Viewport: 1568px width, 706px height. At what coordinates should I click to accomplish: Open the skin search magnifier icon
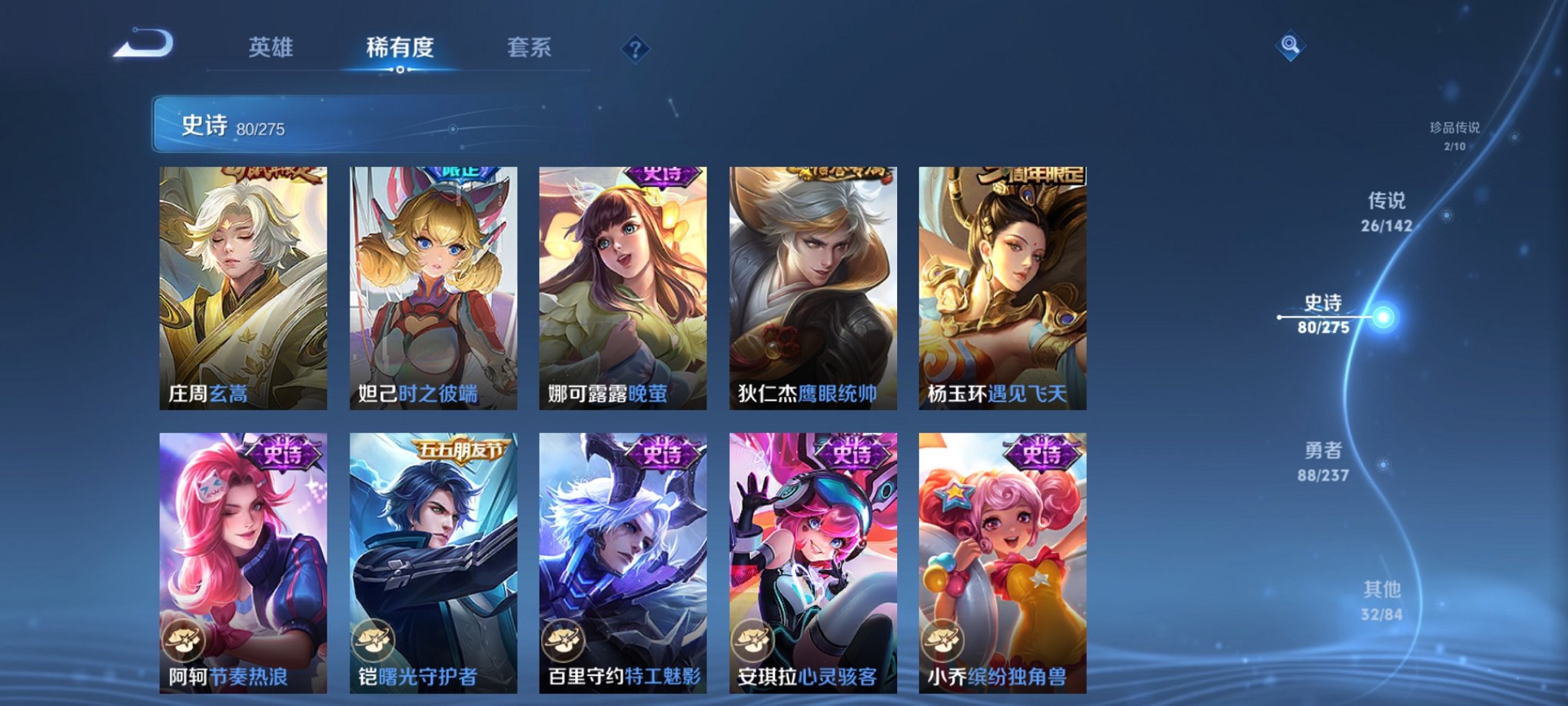tap(1291, 45)
